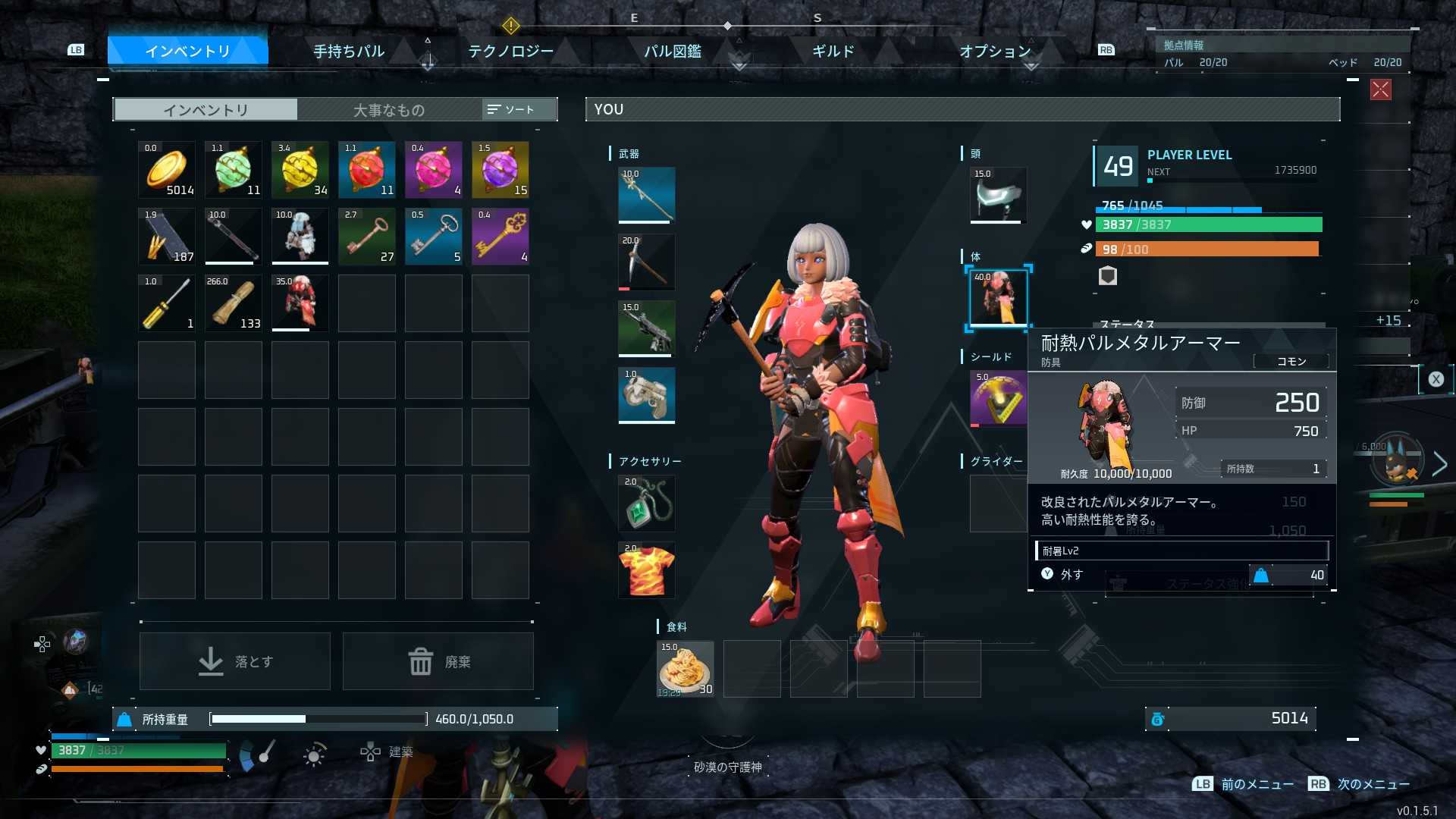Pick the golden key inventory slot
Screen dimensions: 1456x819
coord(500,236)
